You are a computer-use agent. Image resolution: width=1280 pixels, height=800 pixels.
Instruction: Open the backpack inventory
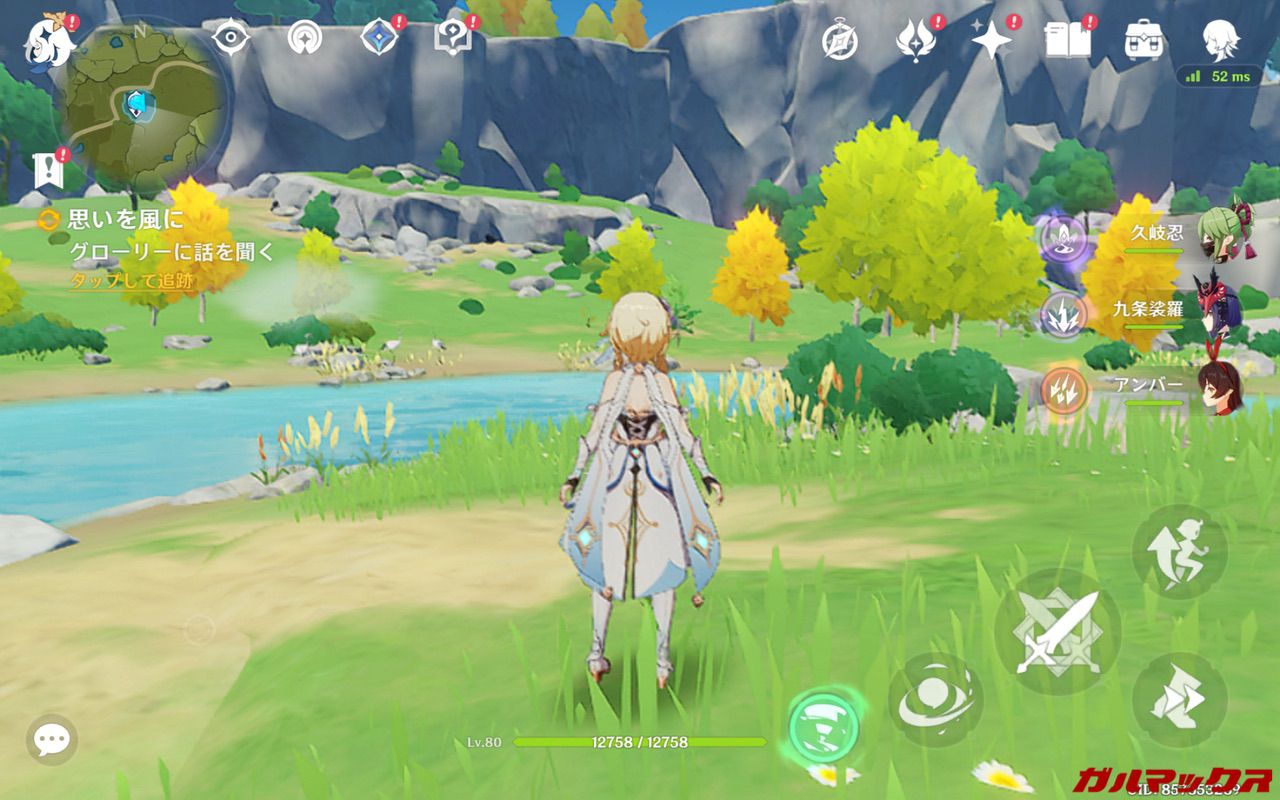(1144, 40)
